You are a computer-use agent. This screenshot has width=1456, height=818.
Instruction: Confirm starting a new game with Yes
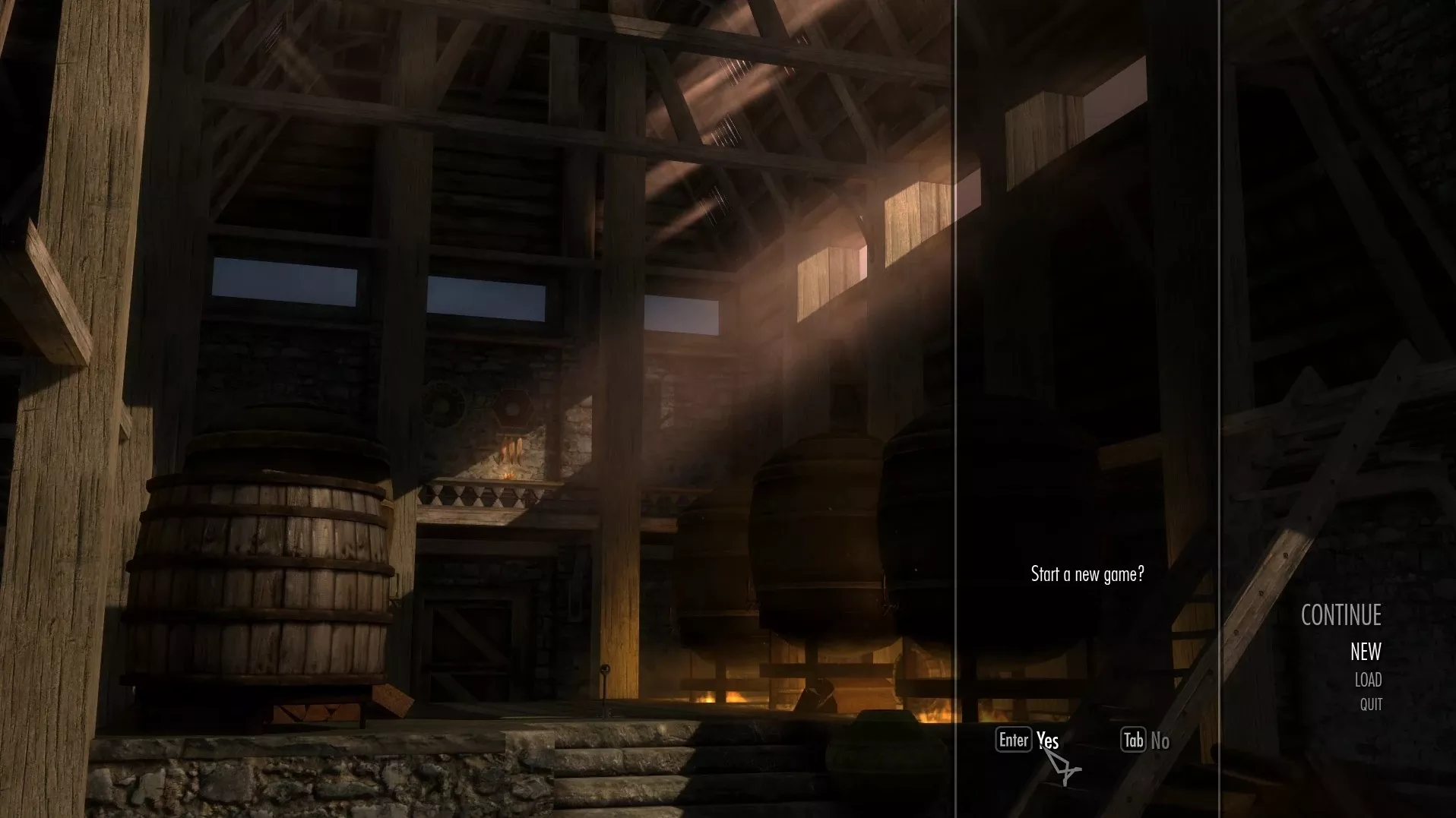1046,741
